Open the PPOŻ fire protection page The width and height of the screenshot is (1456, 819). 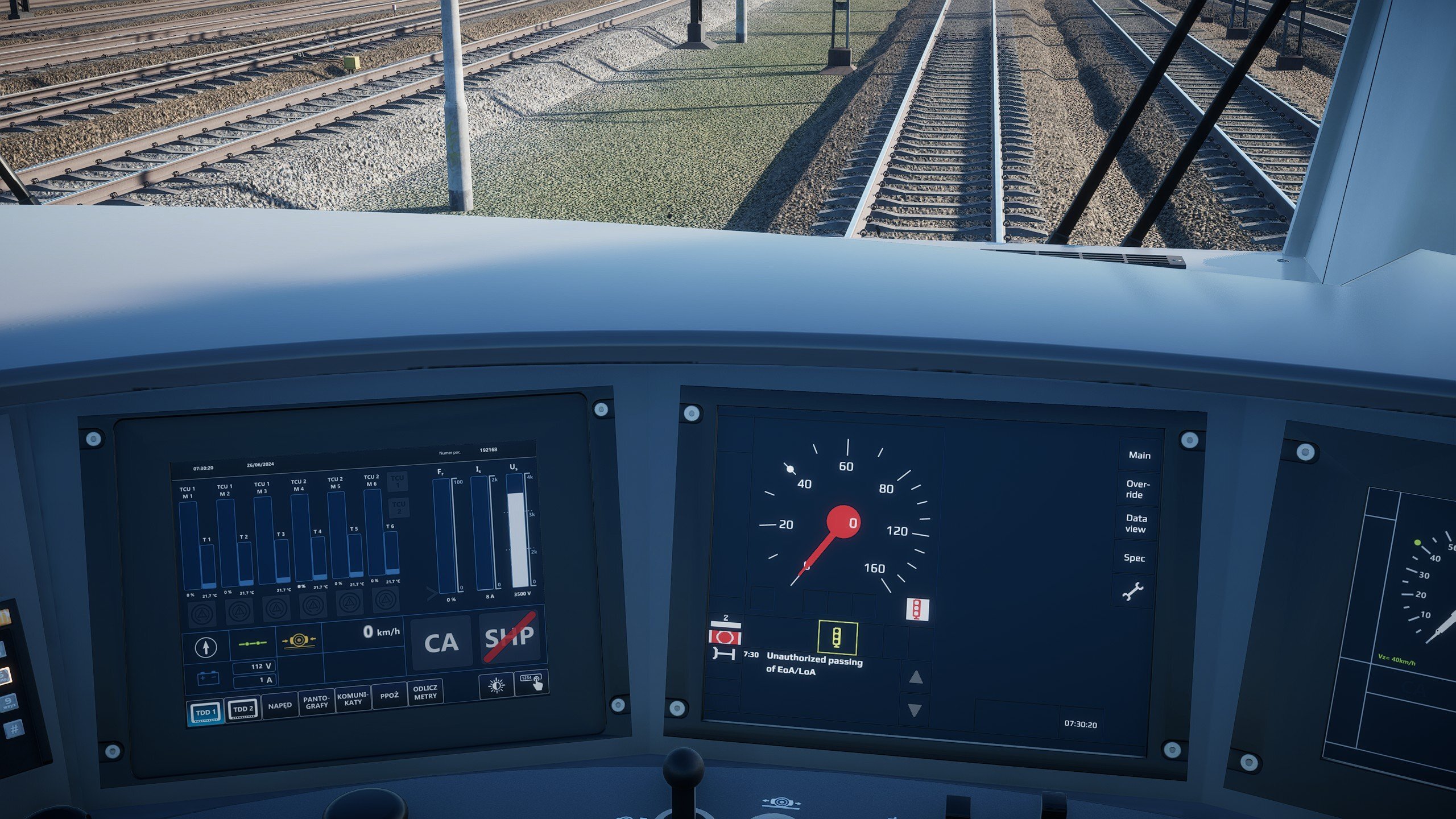390,695
